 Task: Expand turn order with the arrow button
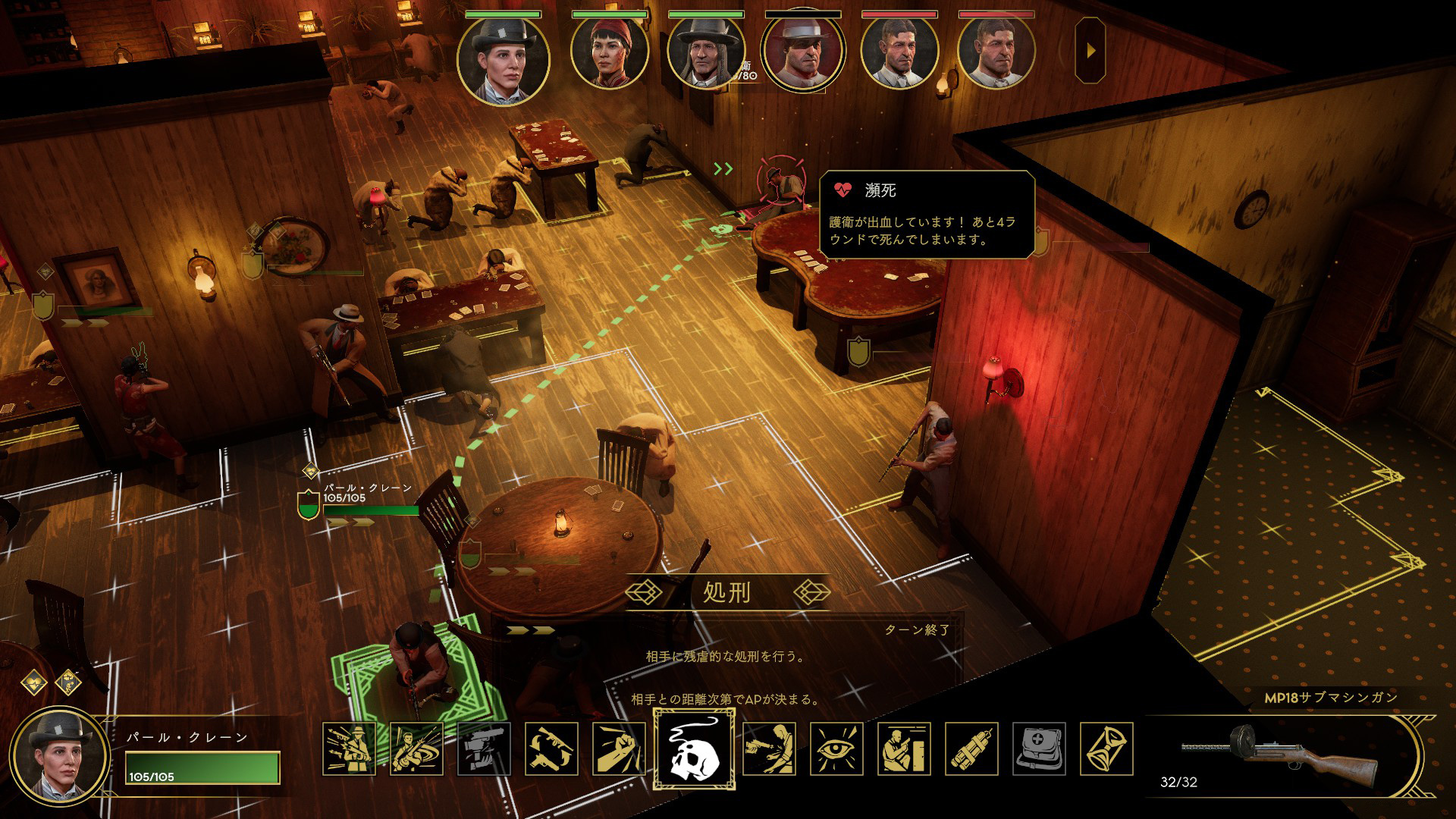1090,51
